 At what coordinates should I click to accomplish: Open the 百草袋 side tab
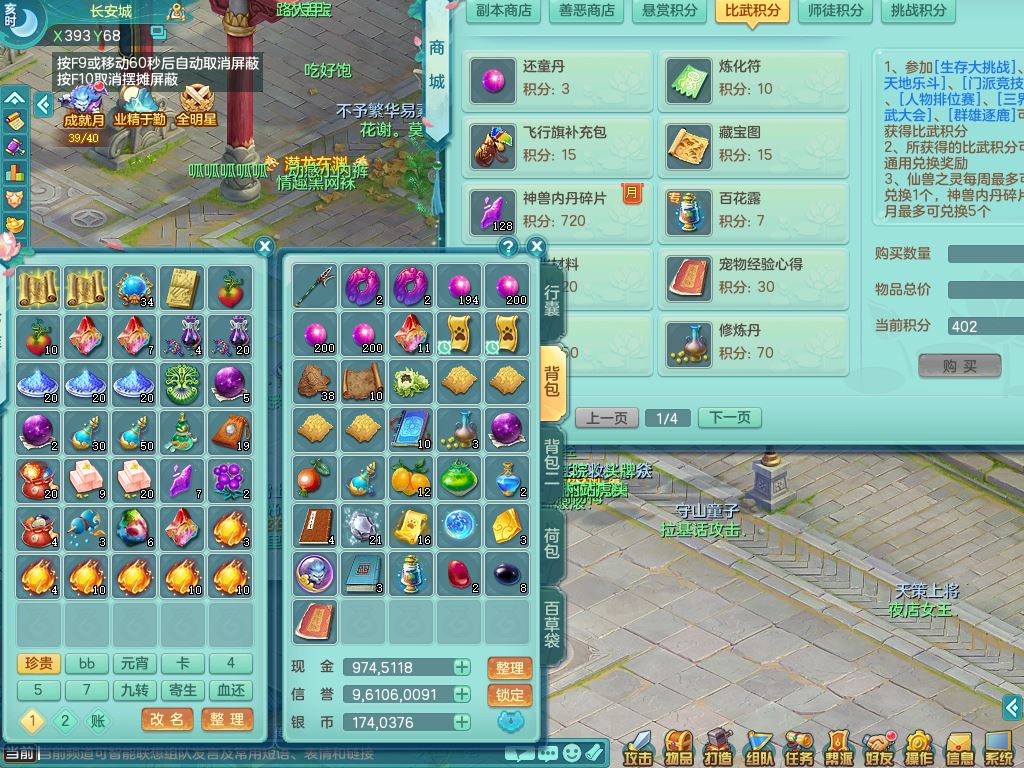click(552, 625)
